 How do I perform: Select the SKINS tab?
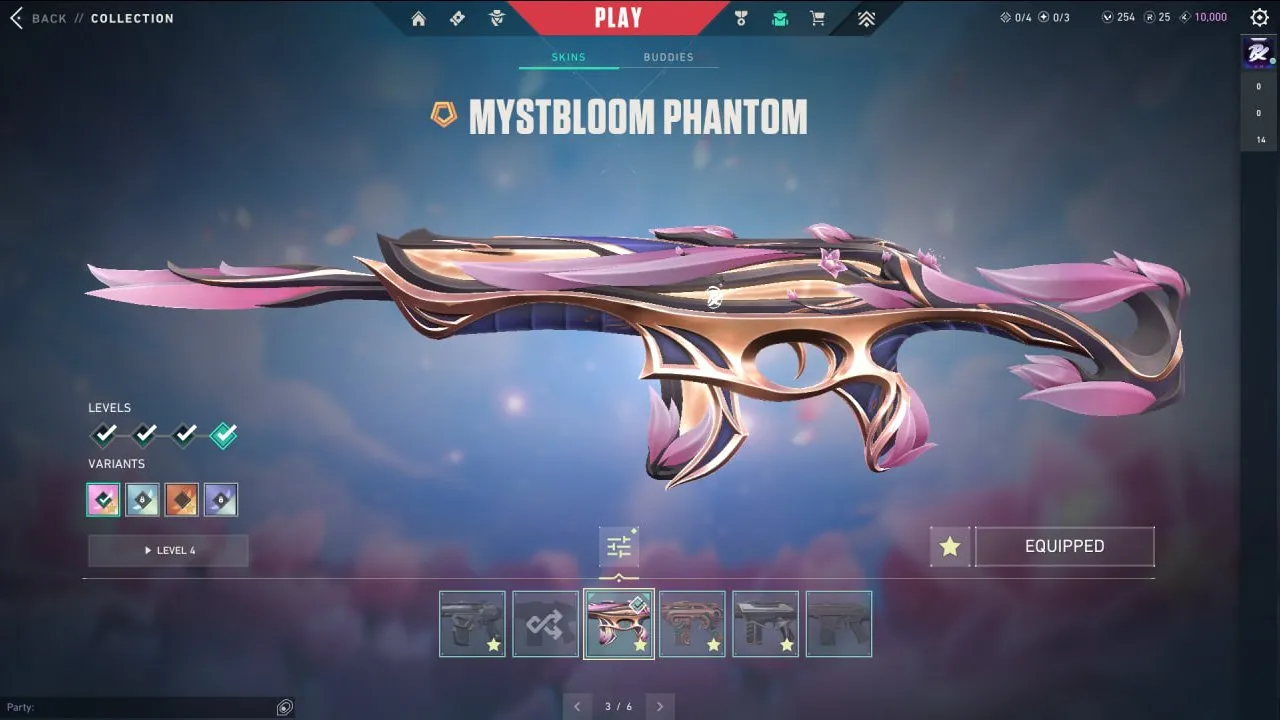[568, 57]
